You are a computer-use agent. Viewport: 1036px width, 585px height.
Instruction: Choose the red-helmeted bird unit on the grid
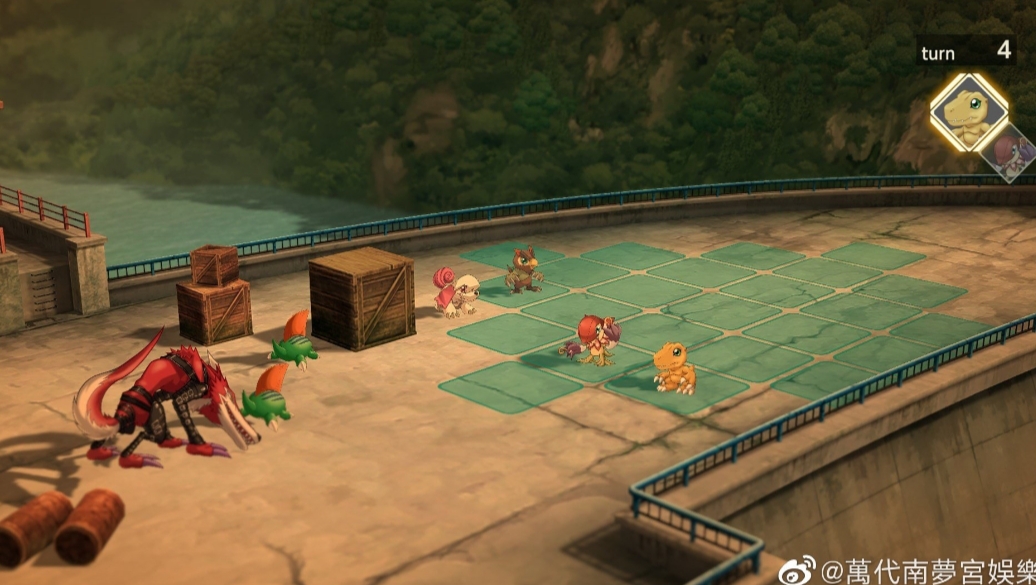tap(595, 340)
